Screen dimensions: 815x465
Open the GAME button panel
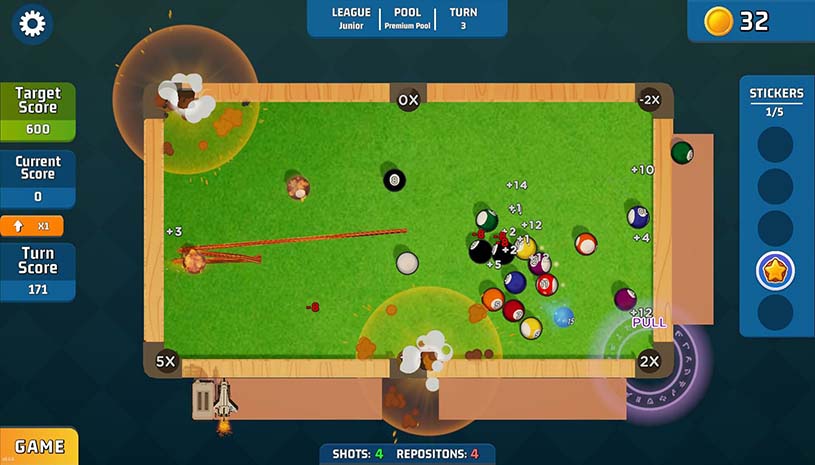[x=39, y=447]
